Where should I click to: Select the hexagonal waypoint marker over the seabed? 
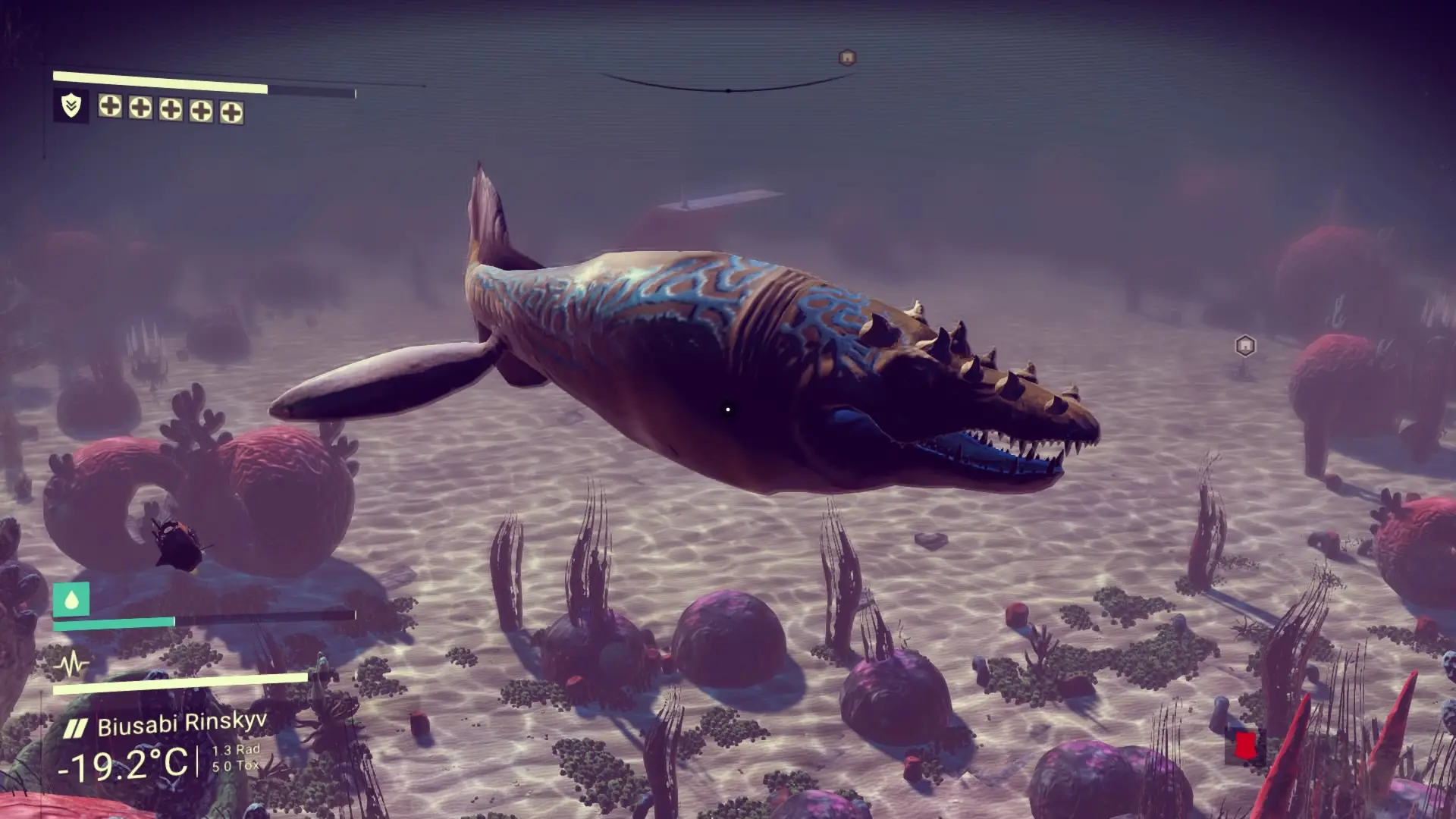click(1244, 347)
